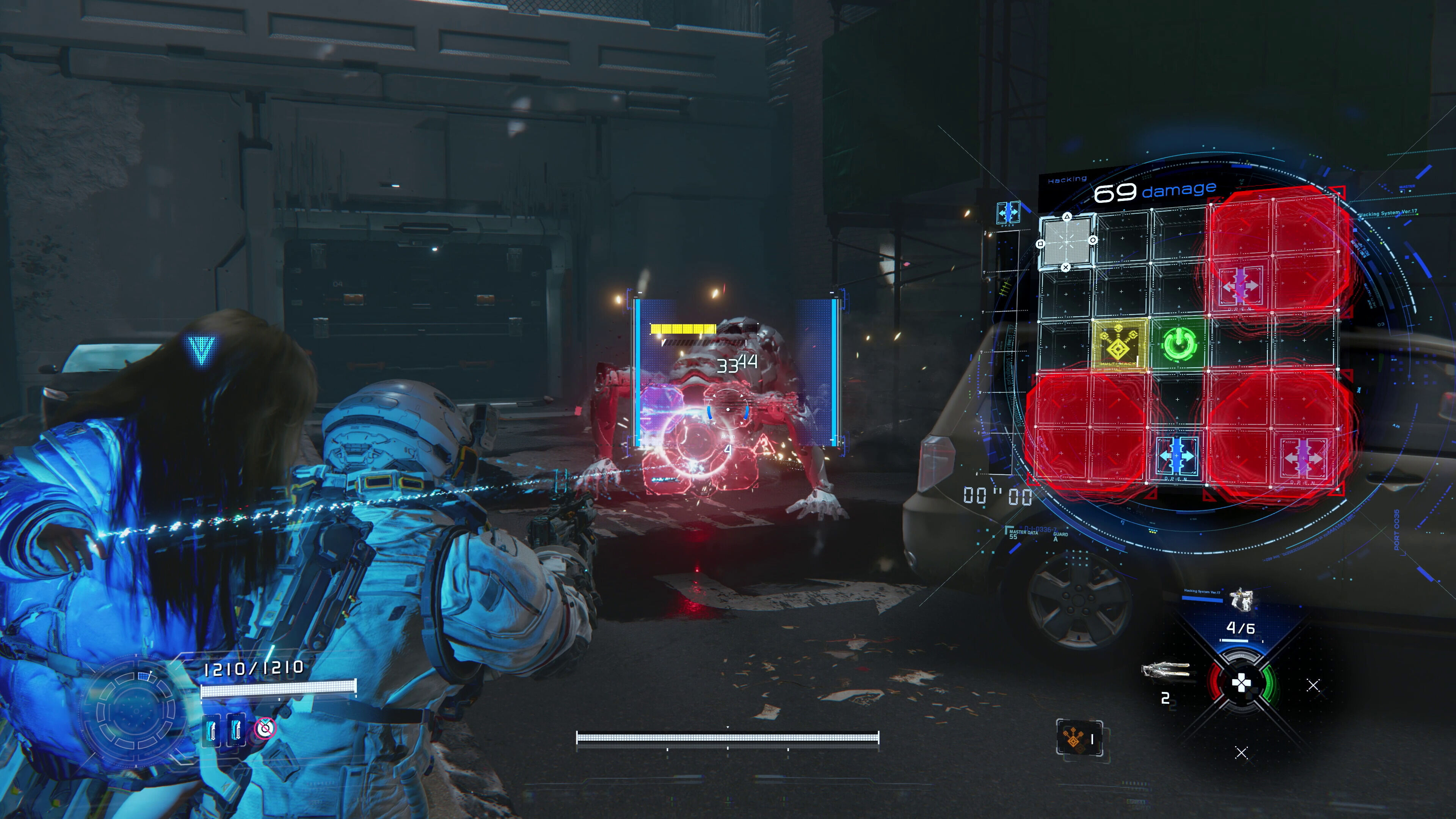This screenshot has height=819, width=1456.
Task: Click the Open node icon beside the grid
Action: (1008, 212)
